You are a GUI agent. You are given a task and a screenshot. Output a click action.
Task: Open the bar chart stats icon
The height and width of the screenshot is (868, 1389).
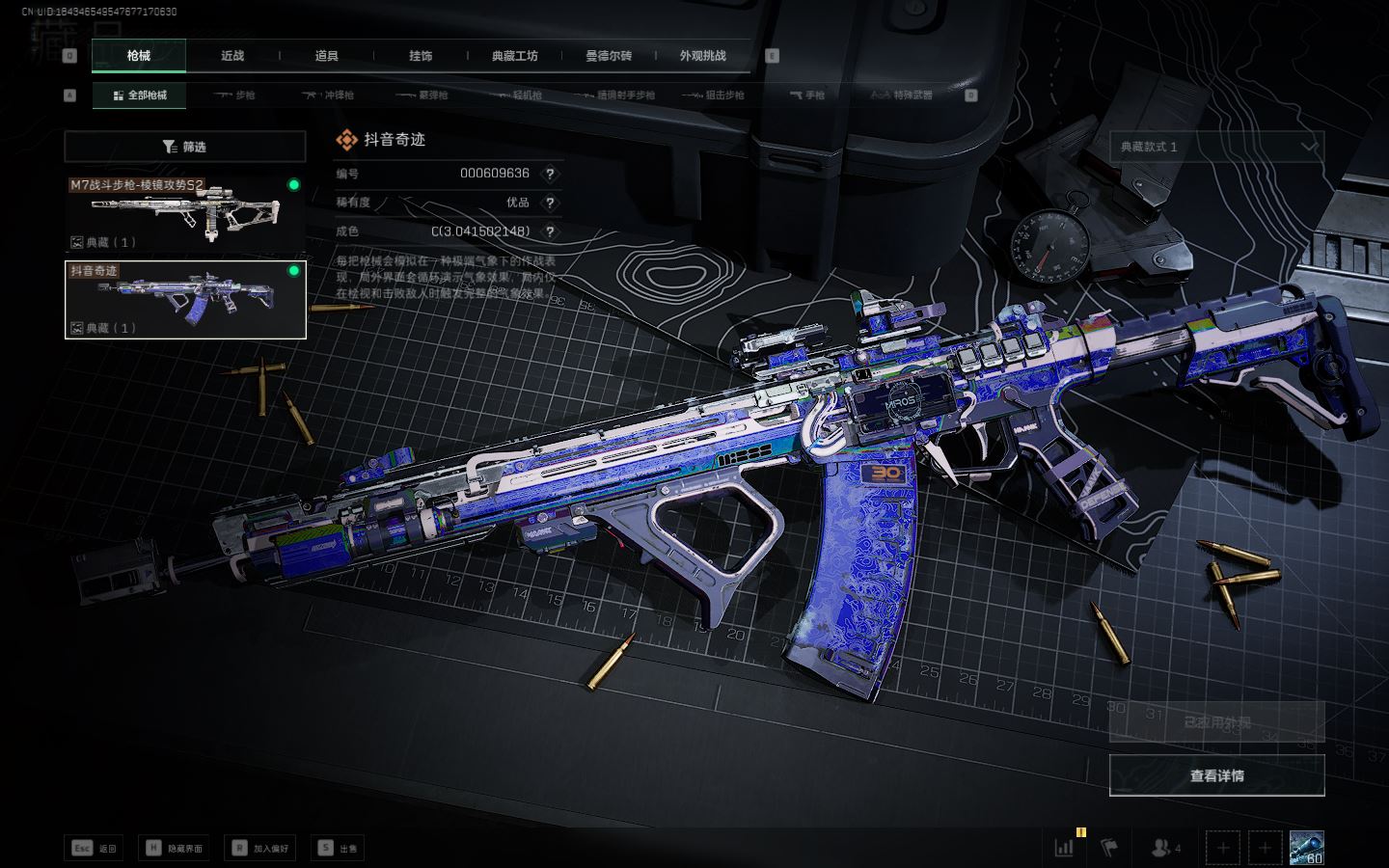click(1065, 848)
